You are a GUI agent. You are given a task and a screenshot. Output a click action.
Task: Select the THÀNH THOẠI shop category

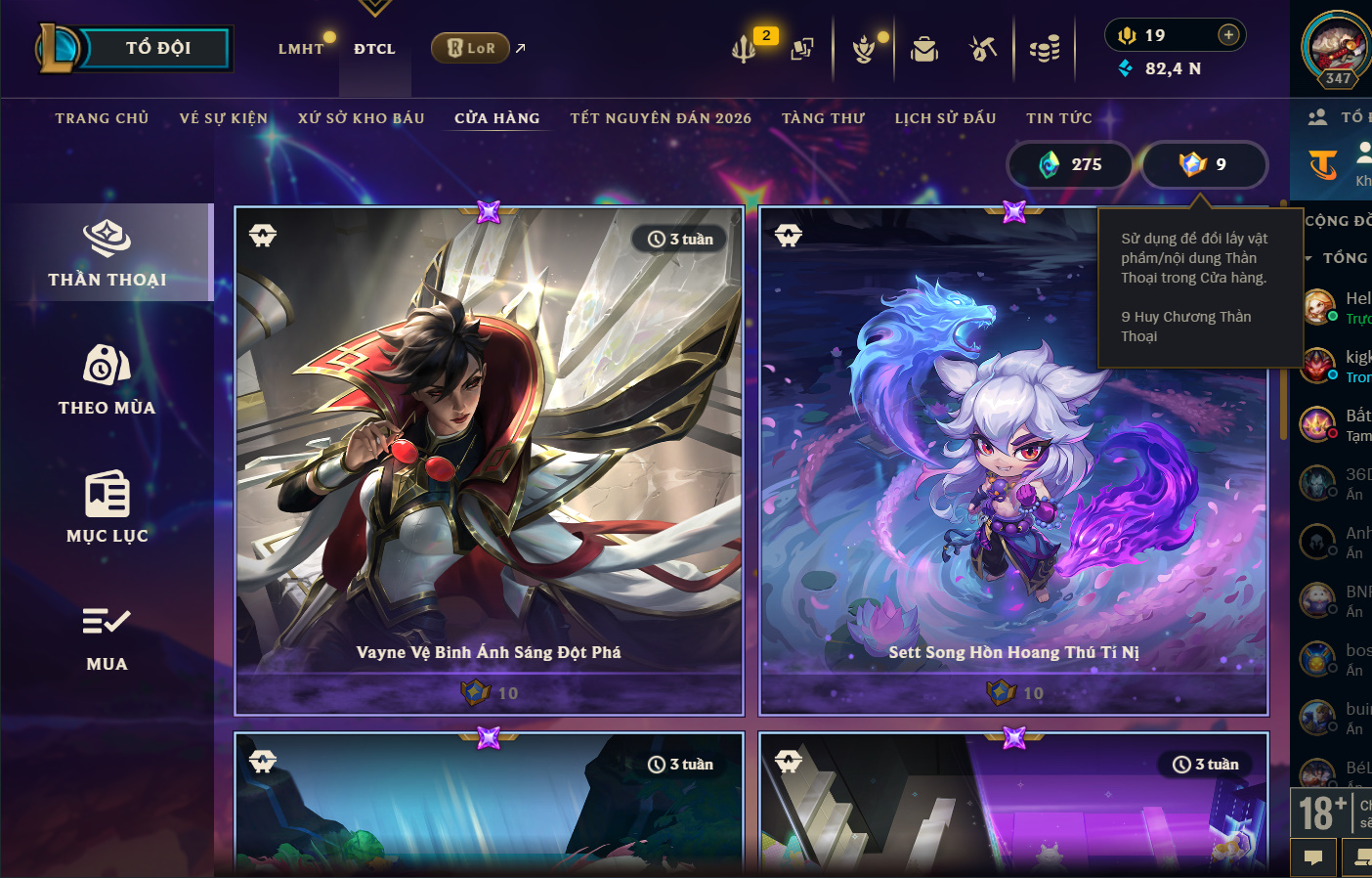pyautogui.click(x=107, y=253)
